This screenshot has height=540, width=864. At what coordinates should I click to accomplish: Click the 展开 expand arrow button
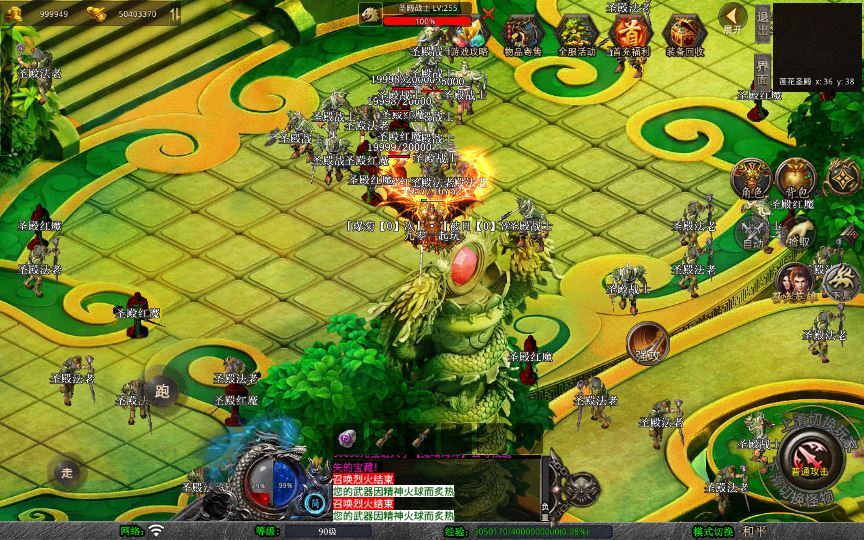point(733,19)
